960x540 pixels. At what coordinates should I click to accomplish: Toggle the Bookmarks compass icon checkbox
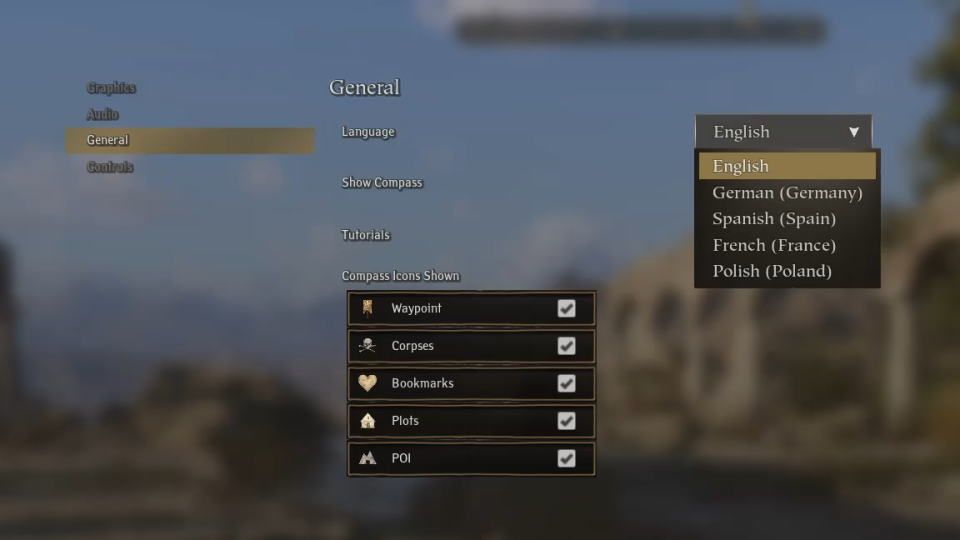(566, 383)
